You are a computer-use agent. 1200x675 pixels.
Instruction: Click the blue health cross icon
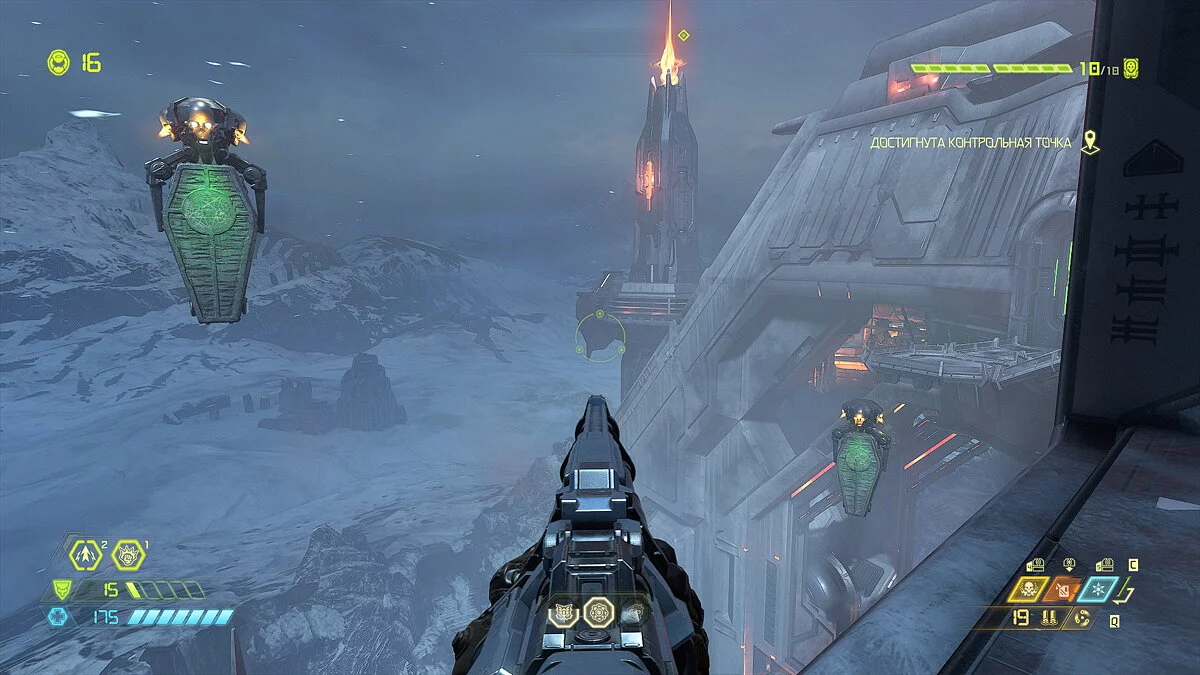[x=58, y=617]
